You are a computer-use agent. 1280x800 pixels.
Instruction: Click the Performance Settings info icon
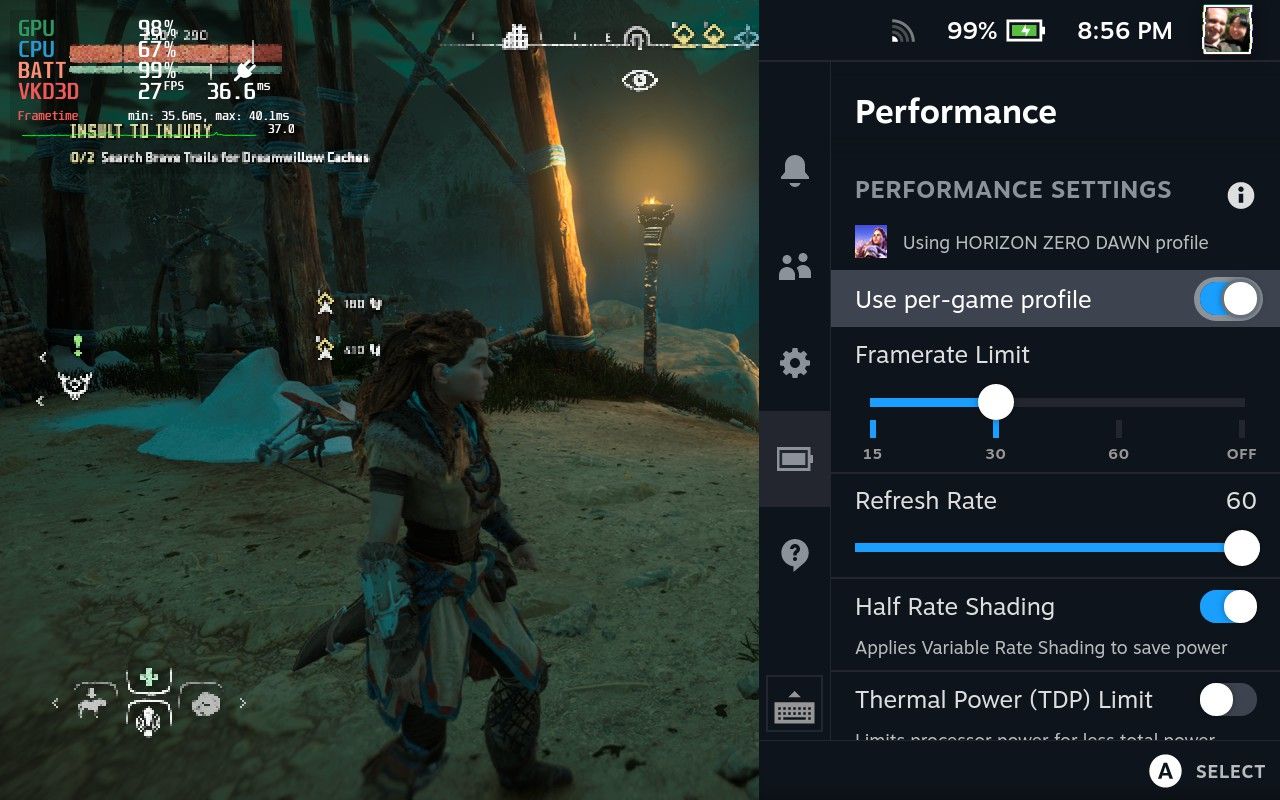1240,195
